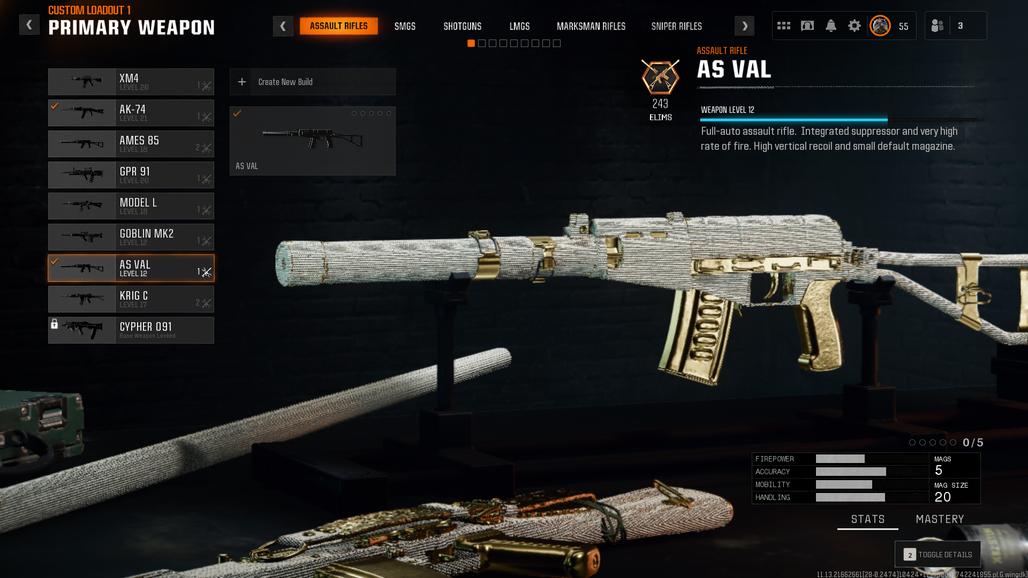The width and height of the screenshot is (1028, 578).
Task: Choose the Model L rifle
Action: pos(131,206)
